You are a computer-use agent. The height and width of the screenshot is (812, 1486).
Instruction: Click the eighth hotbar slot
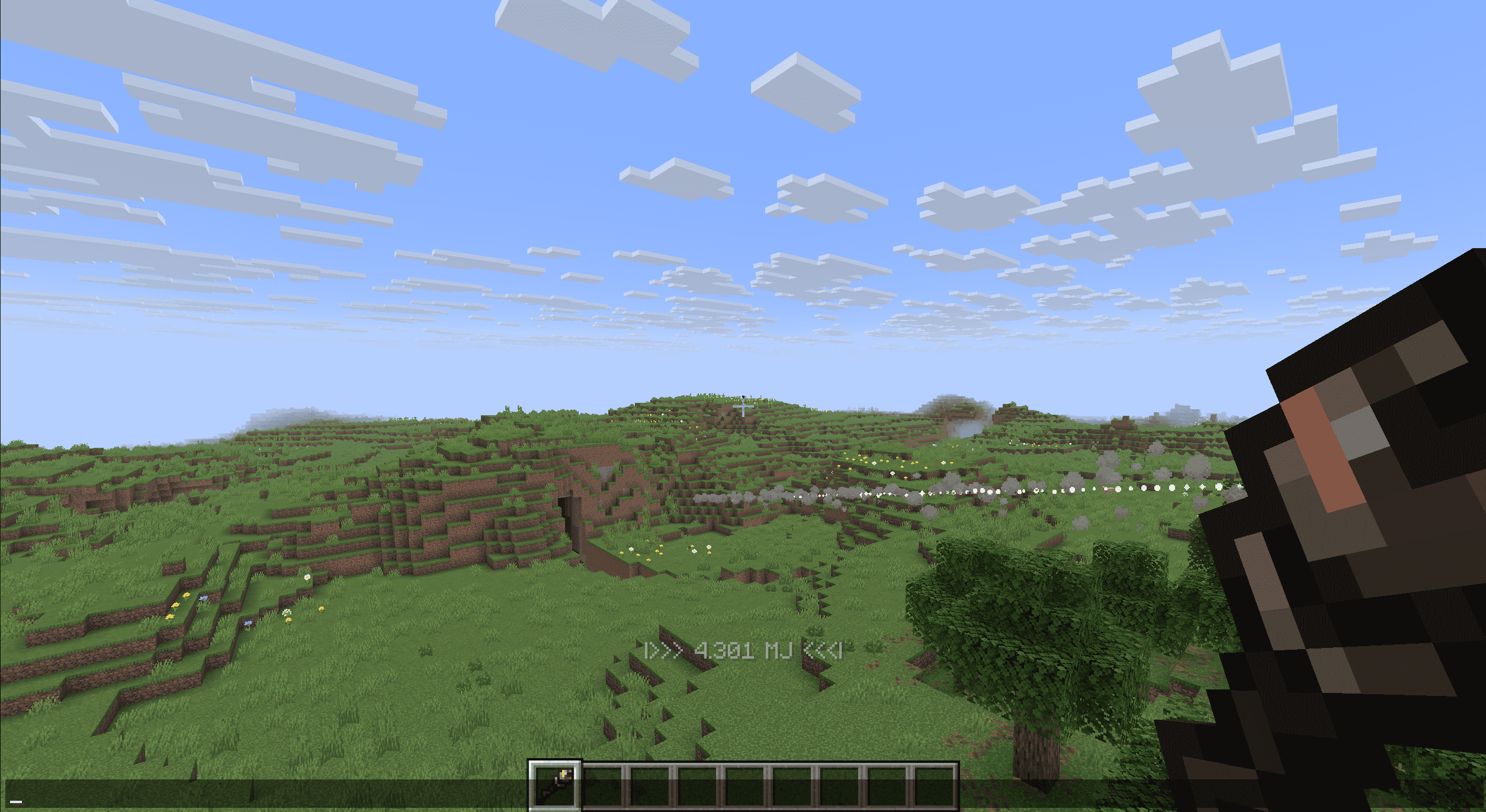pyautogui.click(x=887, y=788)
